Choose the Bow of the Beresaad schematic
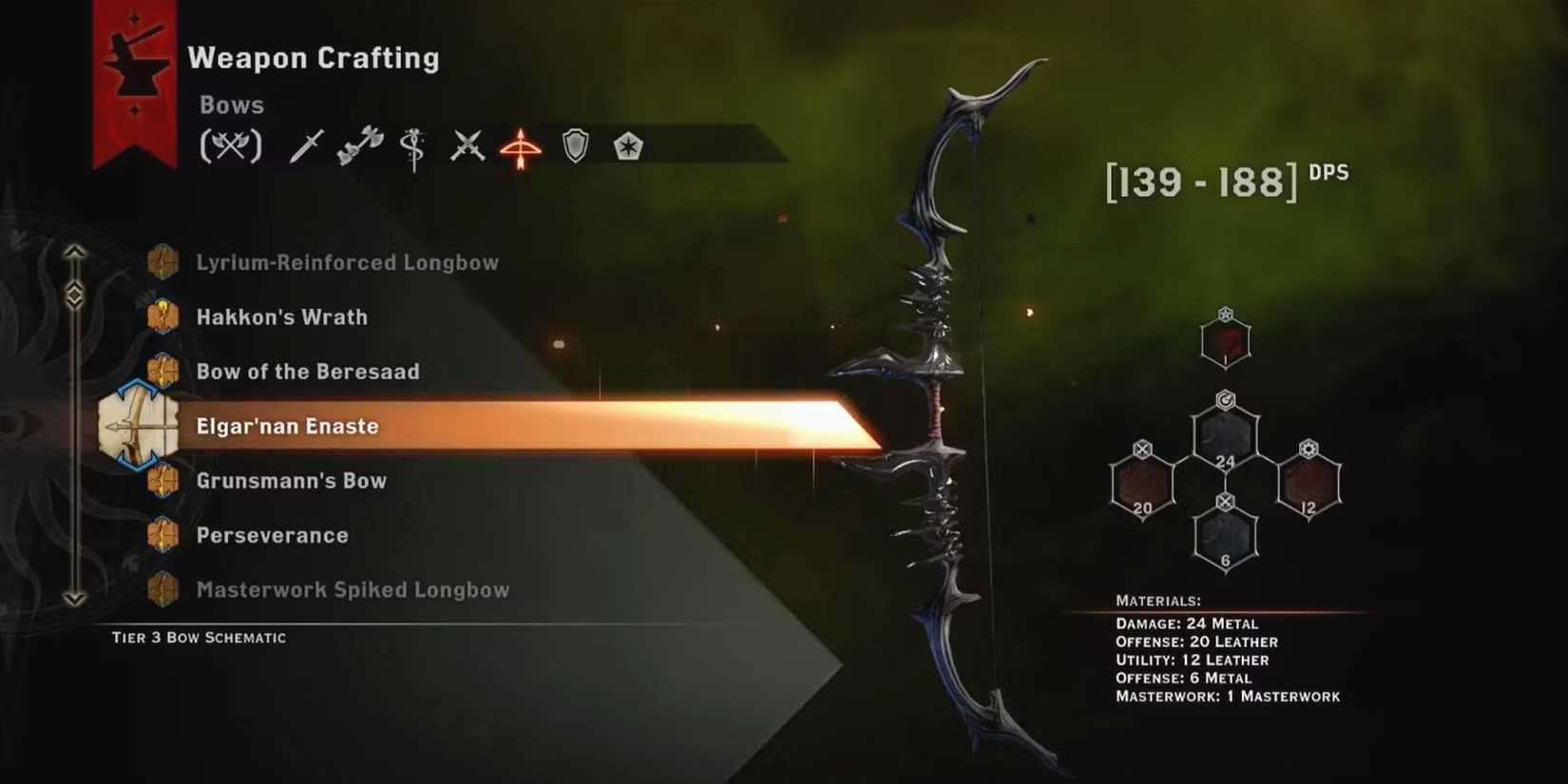Image resolution: width=1568 pixels, height=784 pixels. point(308,372)
